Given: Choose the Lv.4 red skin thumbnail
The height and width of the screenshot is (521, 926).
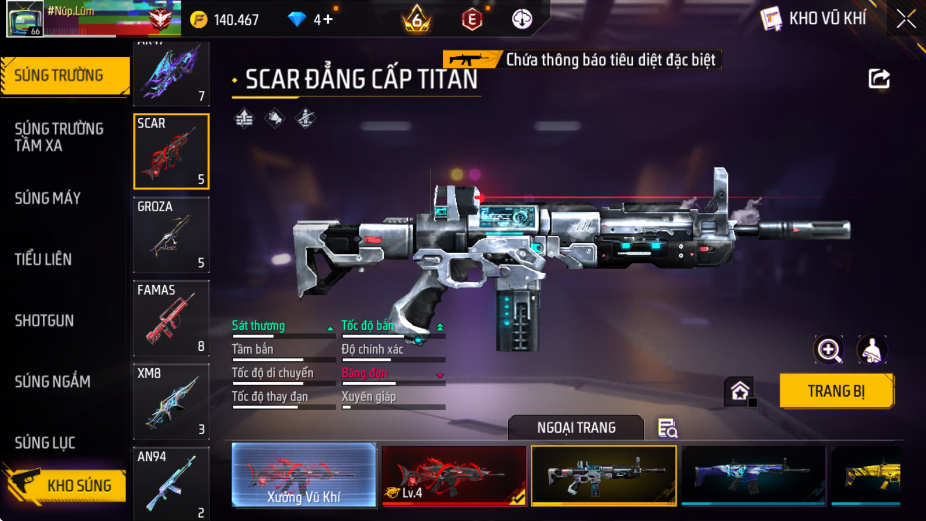Looking at the screenshot, I should (454, 475).
